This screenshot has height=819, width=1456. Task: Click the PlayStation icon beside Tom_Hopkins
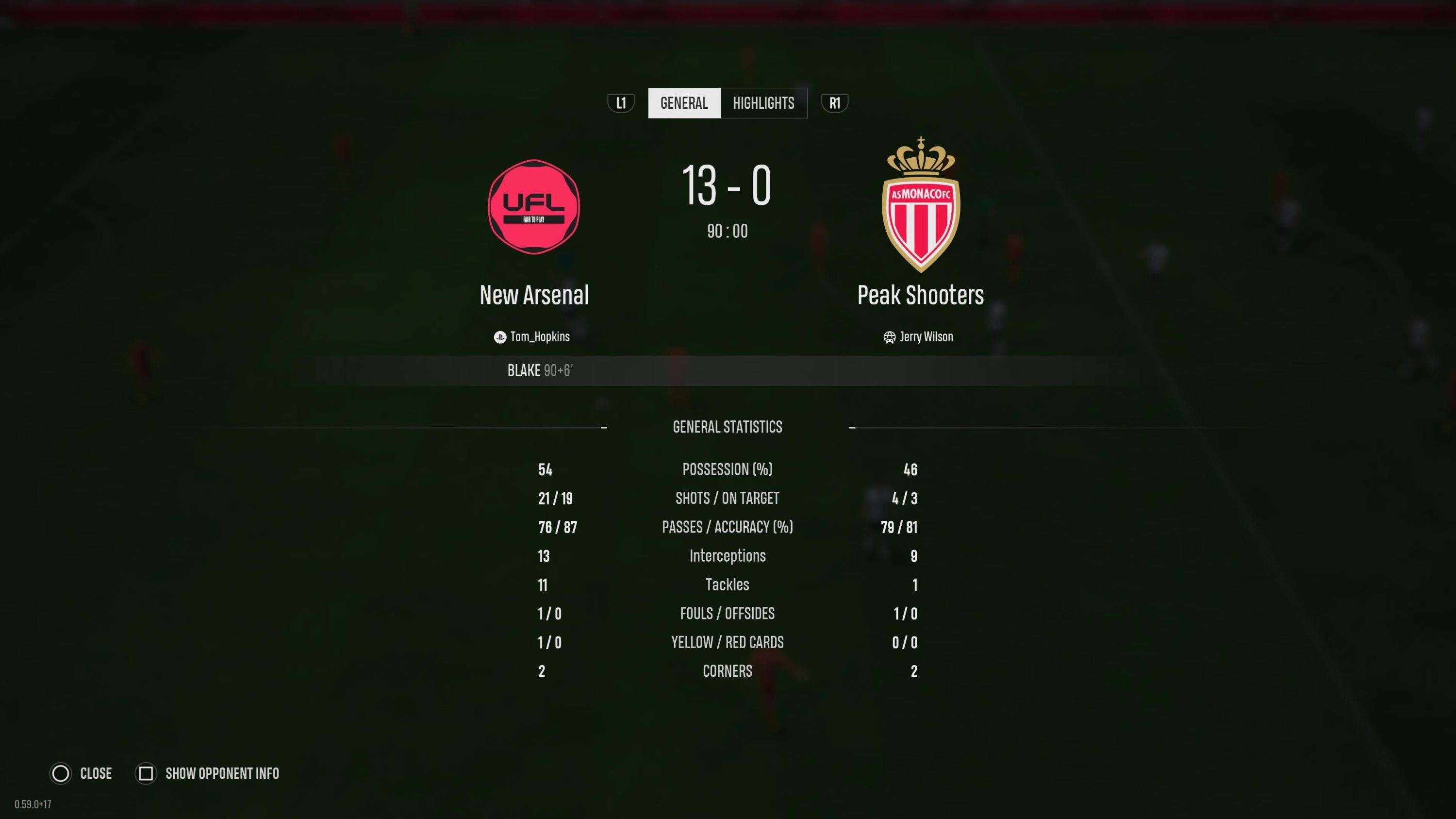pos(500,337)
